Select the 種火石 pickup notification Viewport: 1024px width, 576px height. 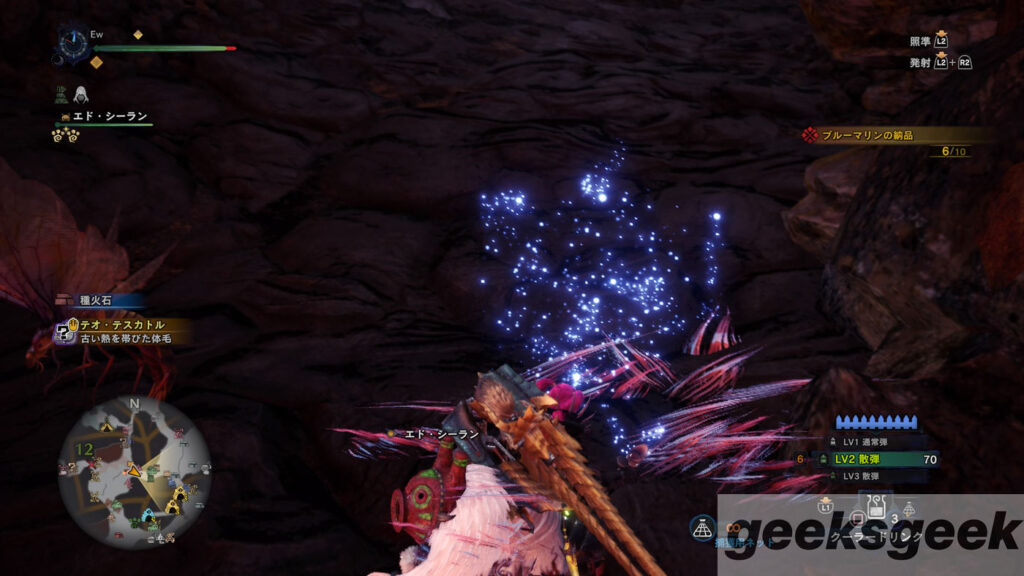100,300
